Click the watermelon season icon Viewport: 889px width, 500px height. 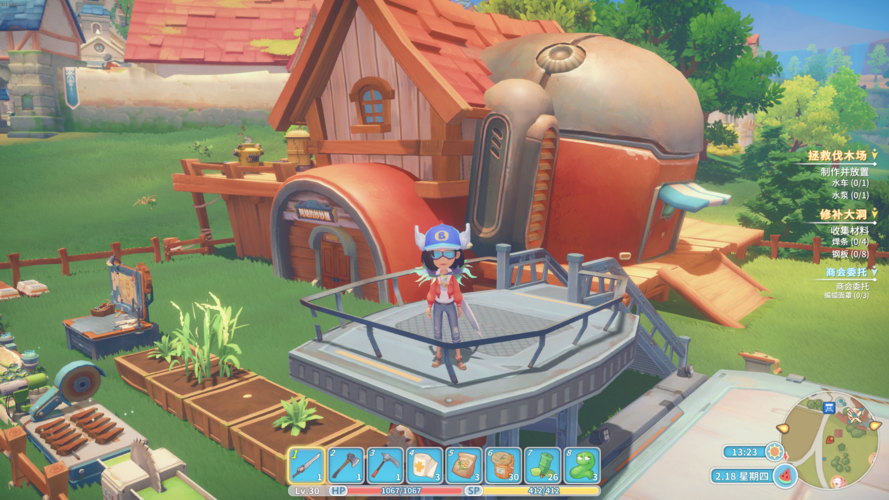(x=785, y=475)
